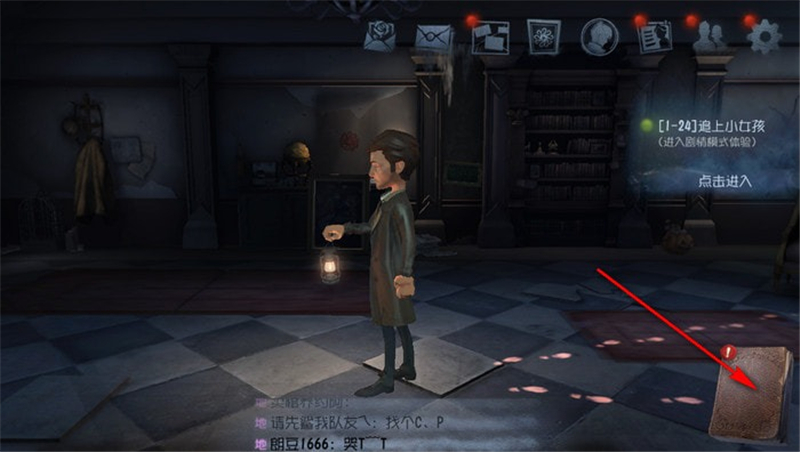This screenshot has width=800, height=452.
Task: Open the gear settings menu
Action: tap(764, 37)
